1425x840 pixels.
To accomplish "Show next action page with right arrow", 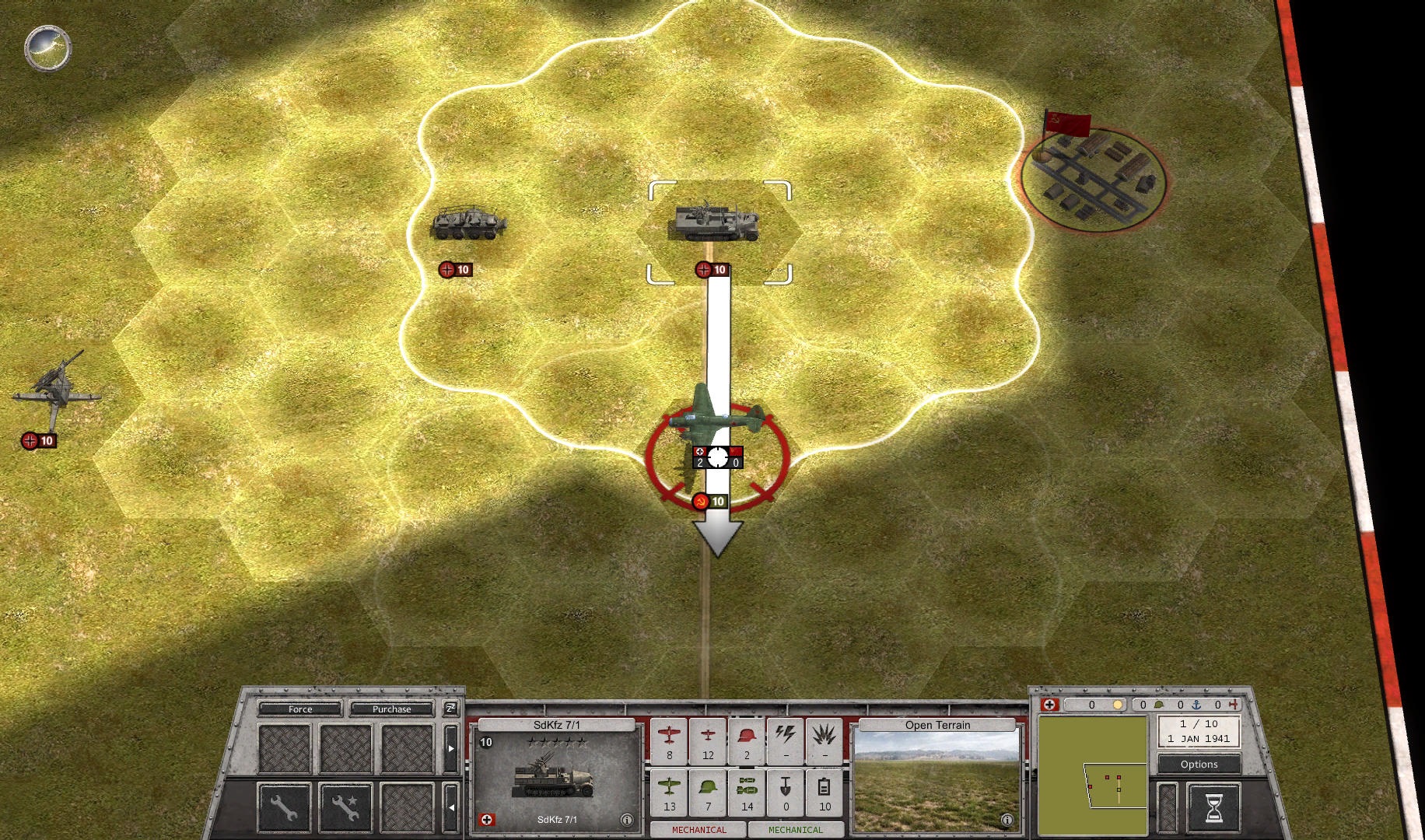I will 450,748.
